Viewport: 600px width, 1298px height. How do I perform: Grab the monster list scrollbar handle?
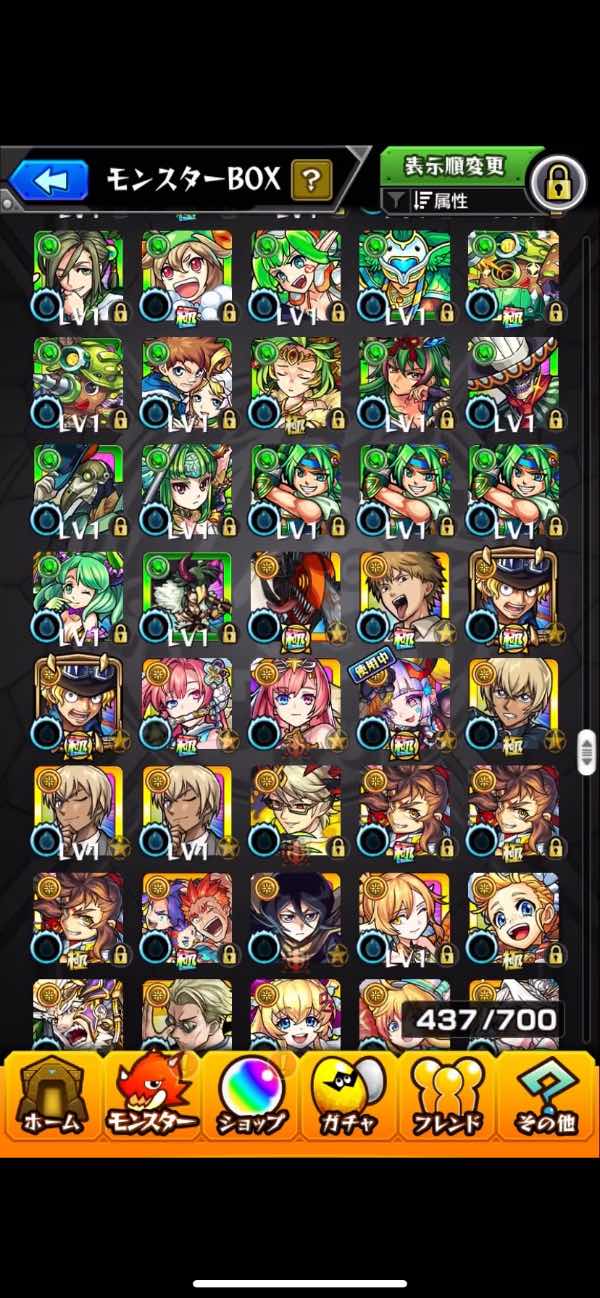pos(587,751)
